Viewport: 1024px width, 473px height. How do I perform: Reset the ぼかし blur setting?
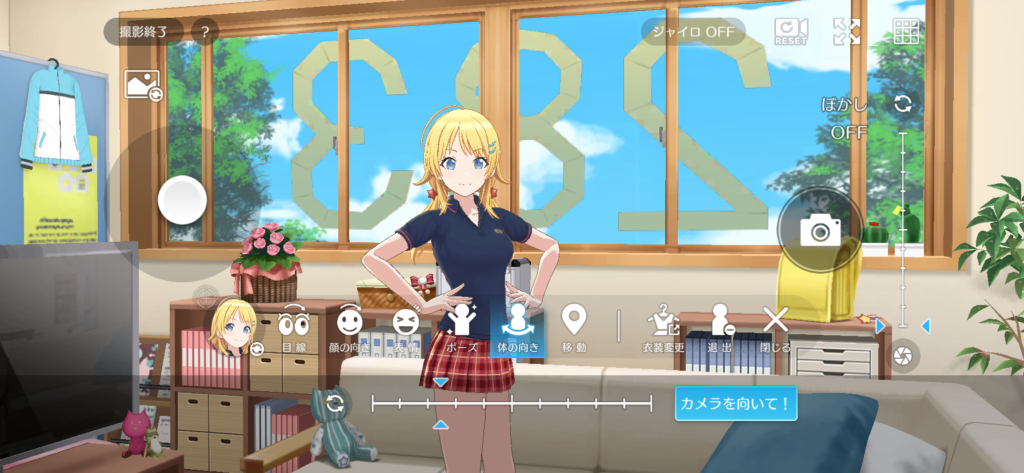coord(903,104)
